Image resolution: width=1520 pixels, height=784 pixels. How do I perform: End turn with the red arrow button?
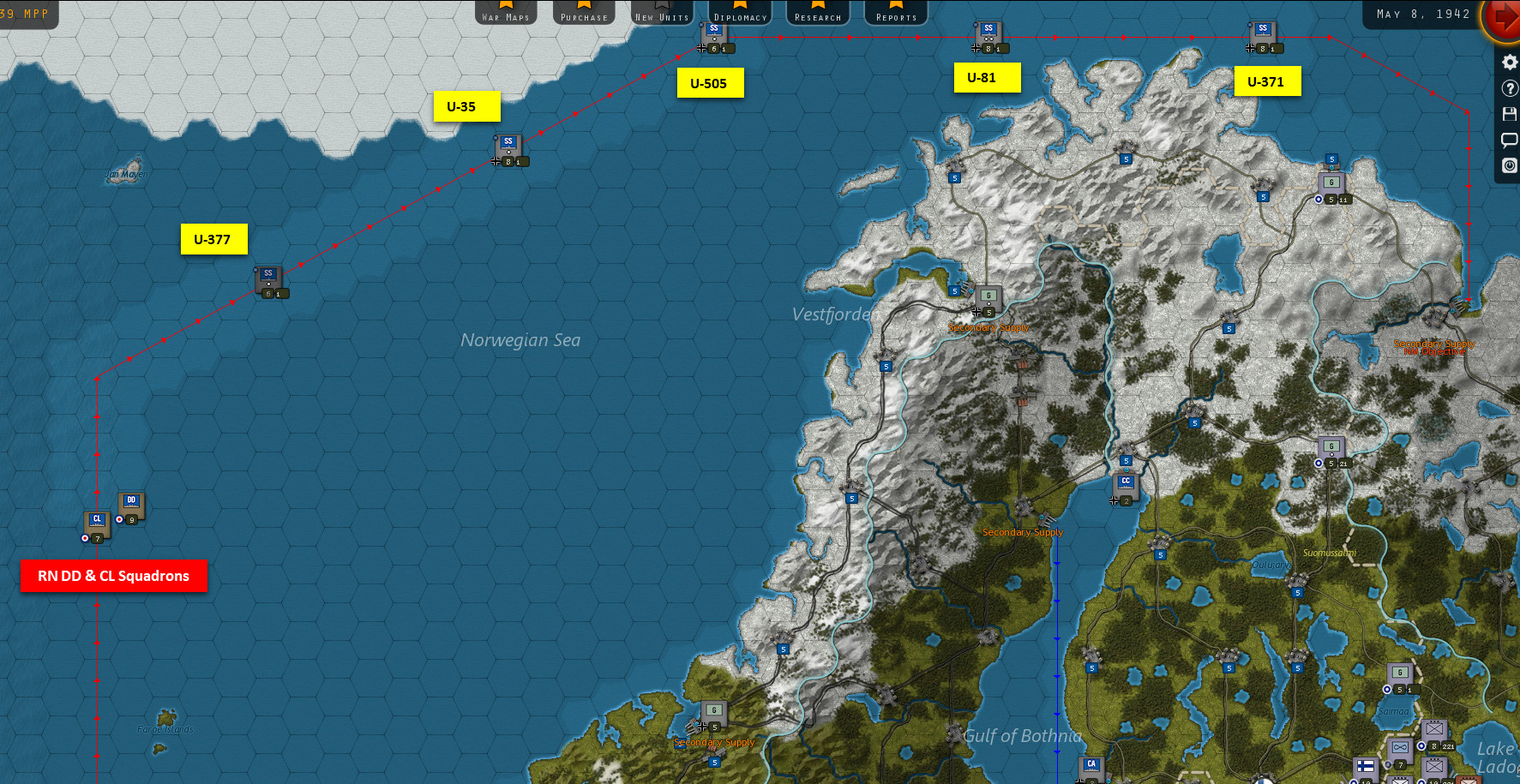1504,19
